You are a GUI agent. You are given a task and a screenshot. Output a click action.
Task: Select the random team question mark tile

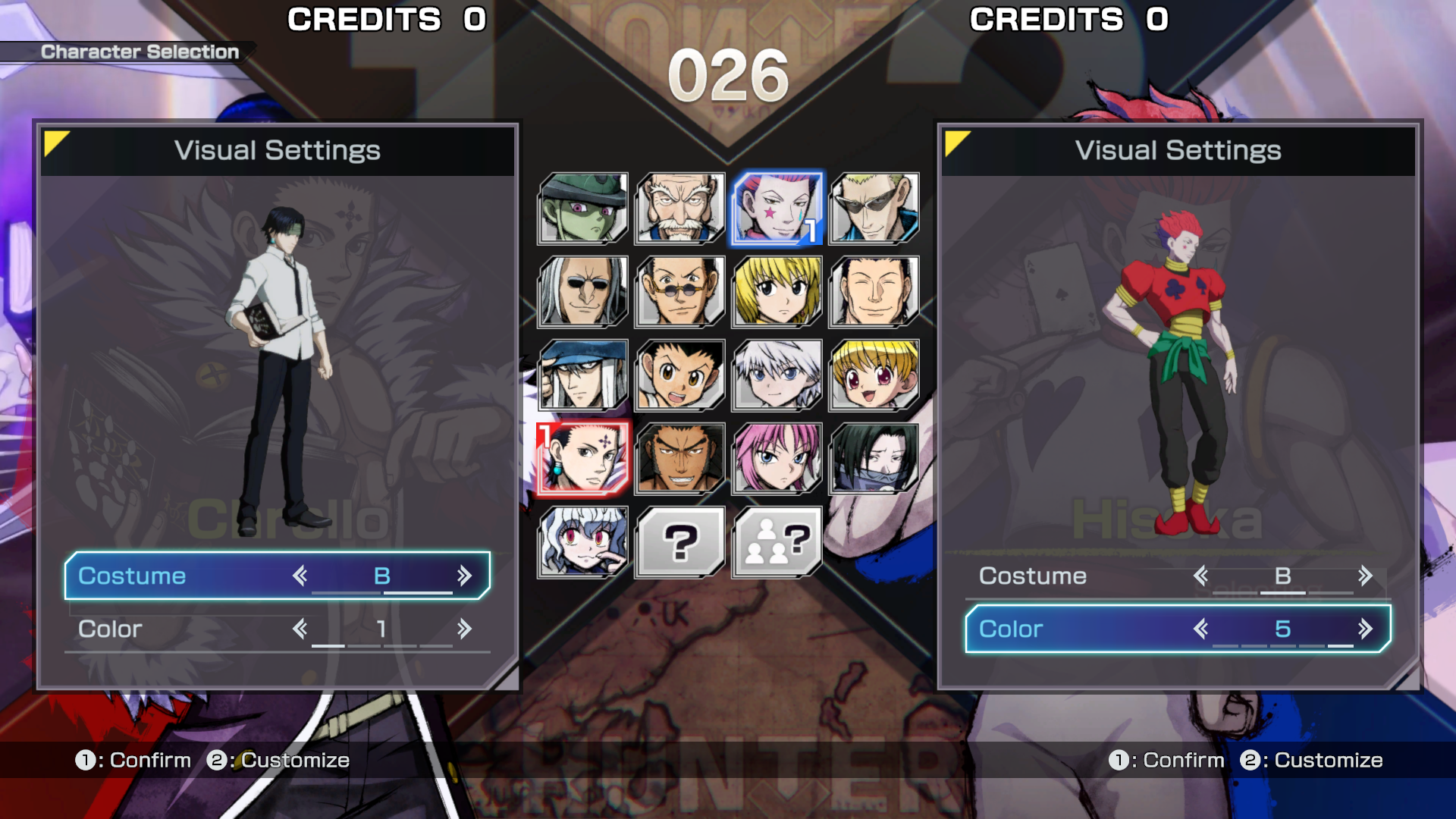tap(777, 542)
